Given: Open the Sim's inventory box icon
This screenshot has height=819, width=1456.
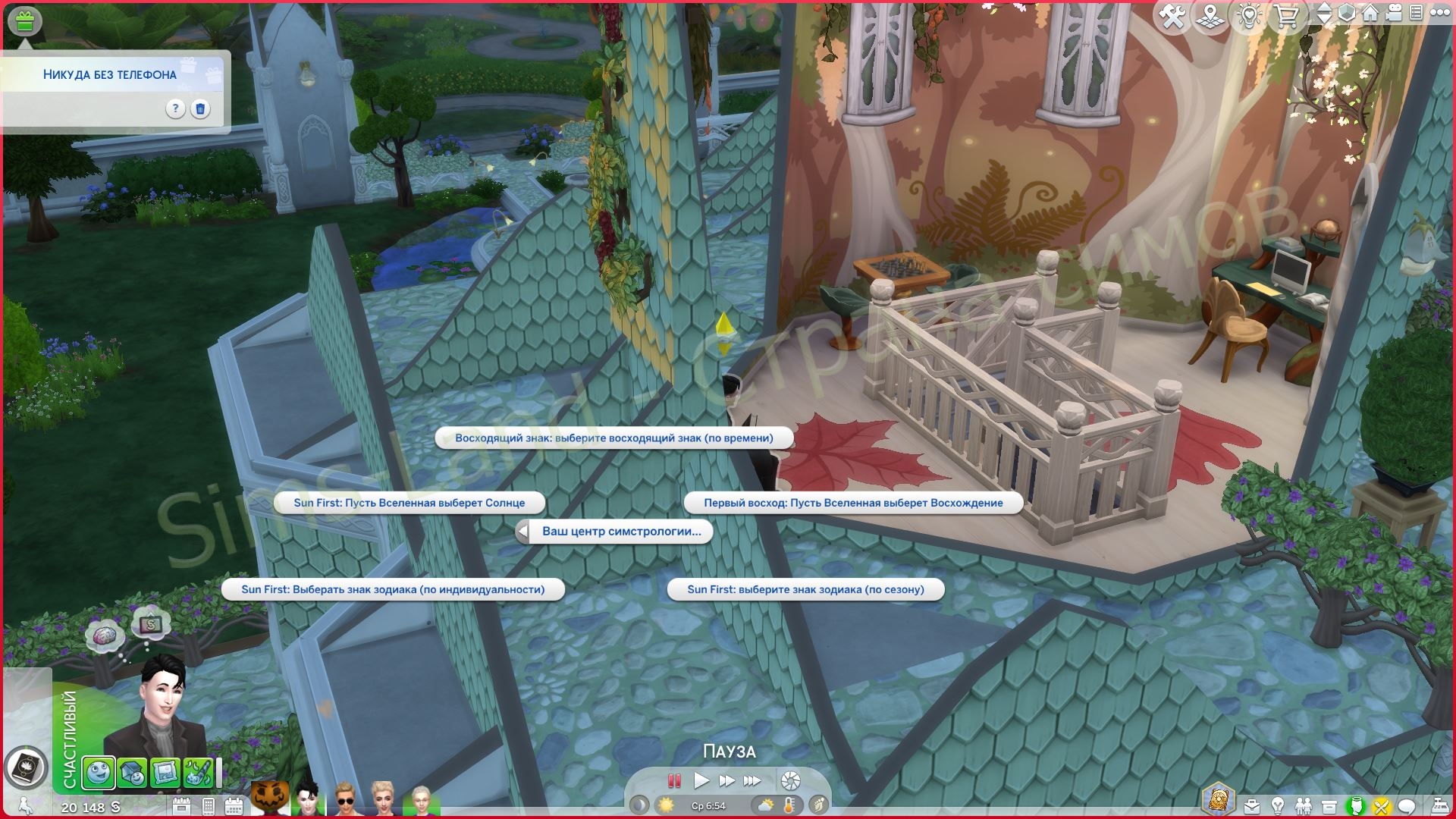Looking at the screenshot, I should coord(1329,805).
